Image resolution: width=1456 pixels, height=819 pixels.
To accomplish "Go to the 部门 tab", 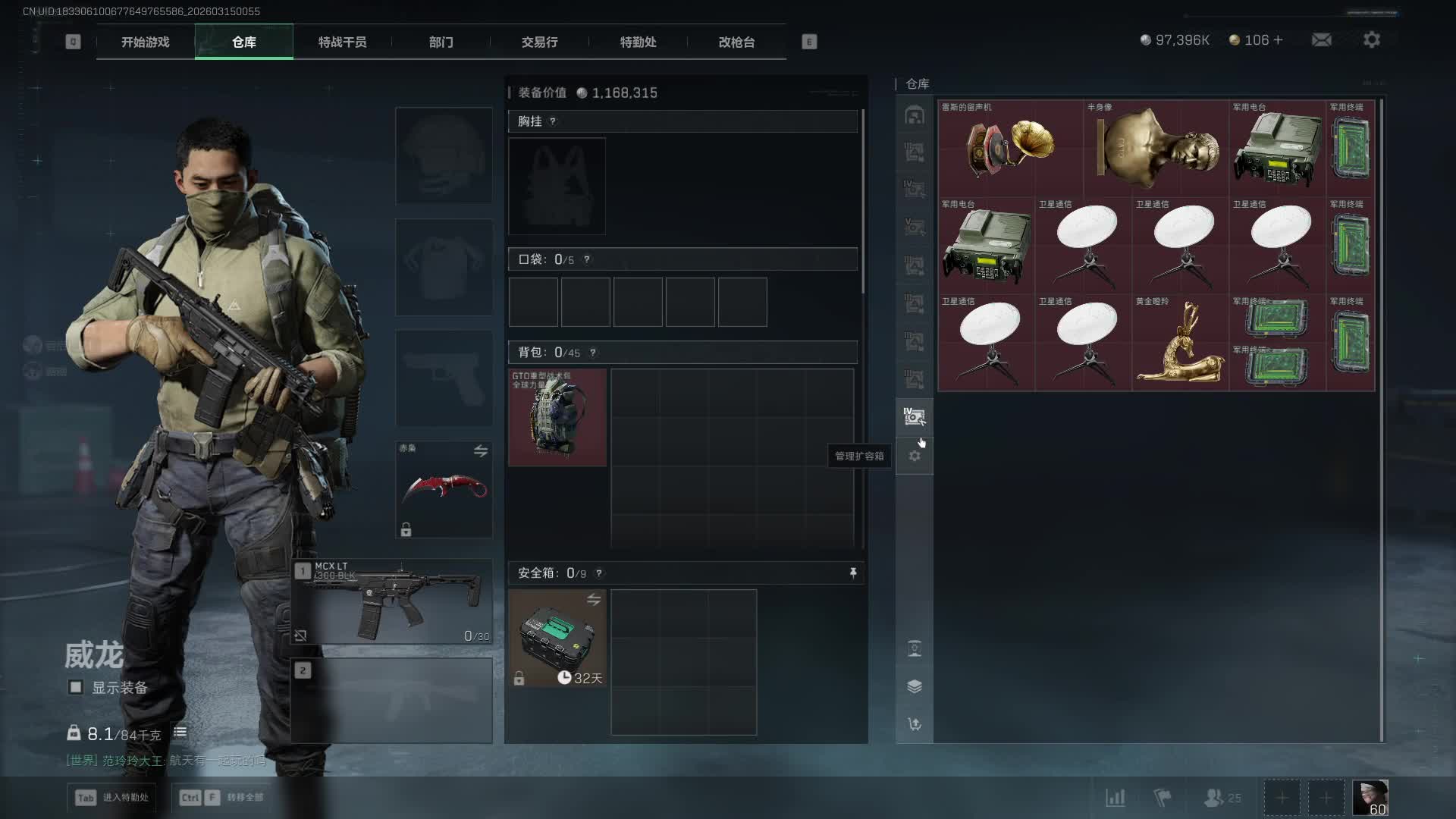I will tap(441, 42).
